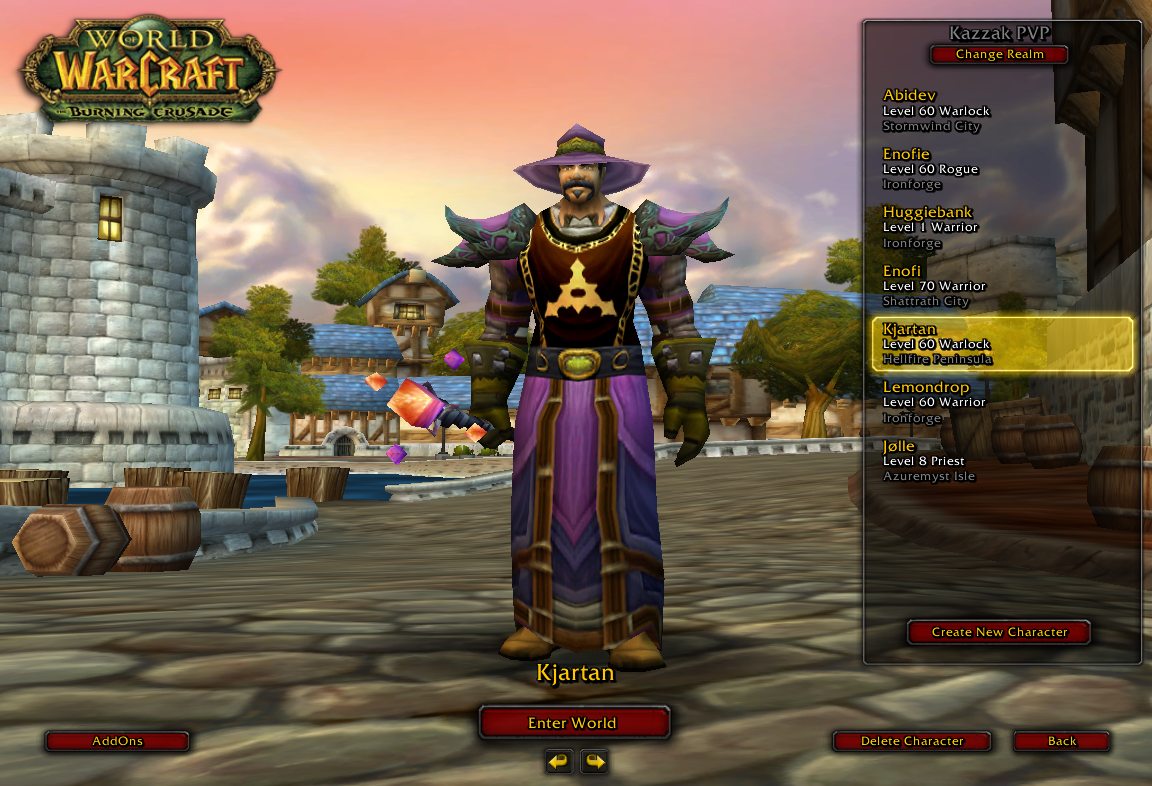This screenshot has width=1152, height=786.
Task: Choose Lemondrop the Level 60 Warrior
Action: point(1000,402)
